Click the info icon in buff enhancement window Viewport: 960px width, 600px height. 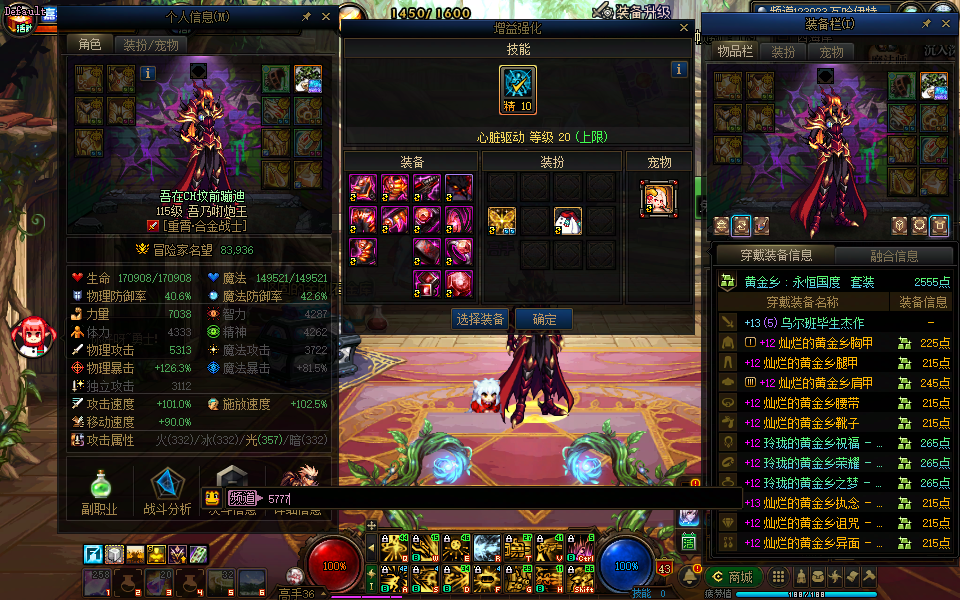679,69
